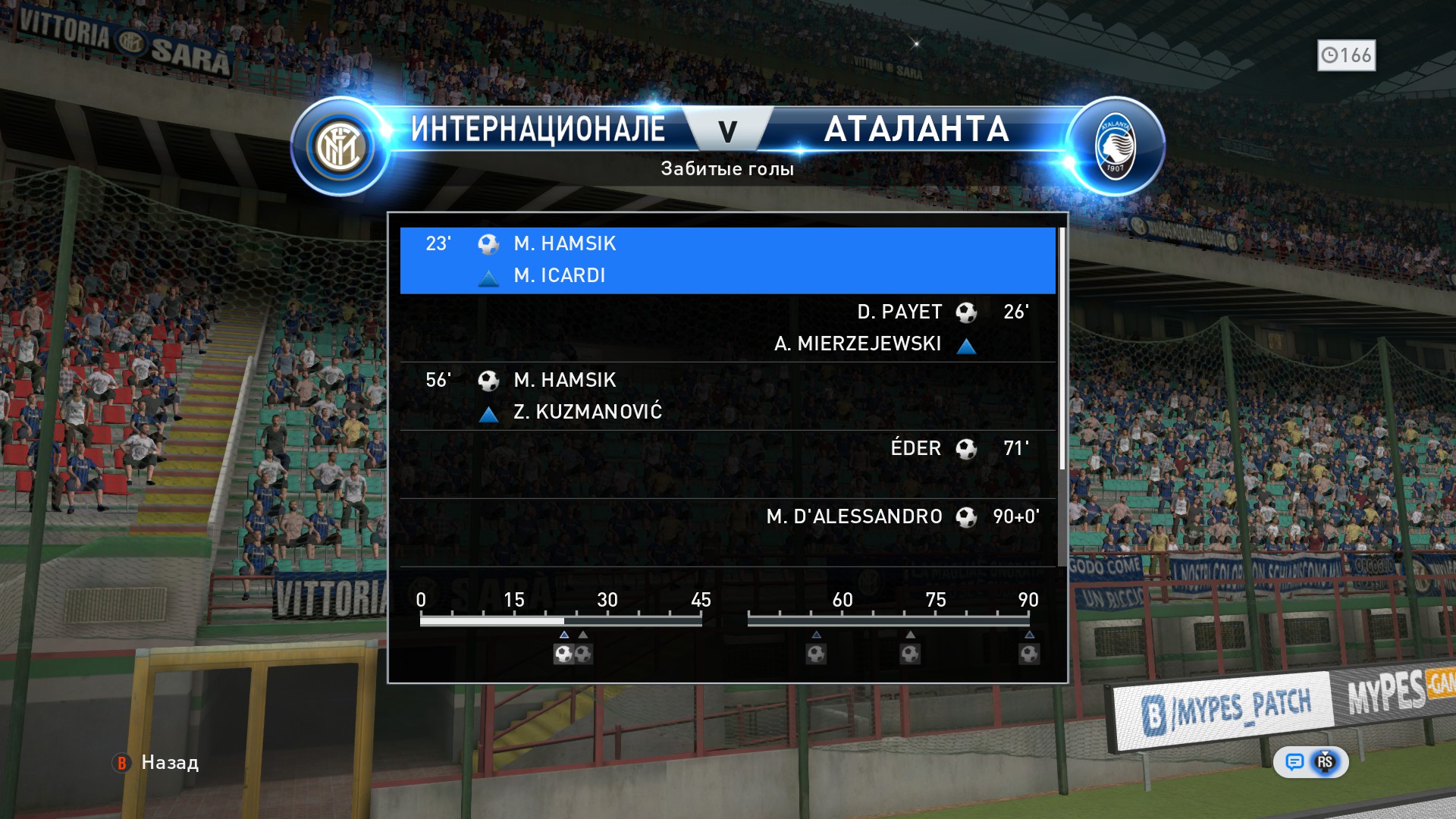Select the 23' M. Hamsik goal row

727,259
